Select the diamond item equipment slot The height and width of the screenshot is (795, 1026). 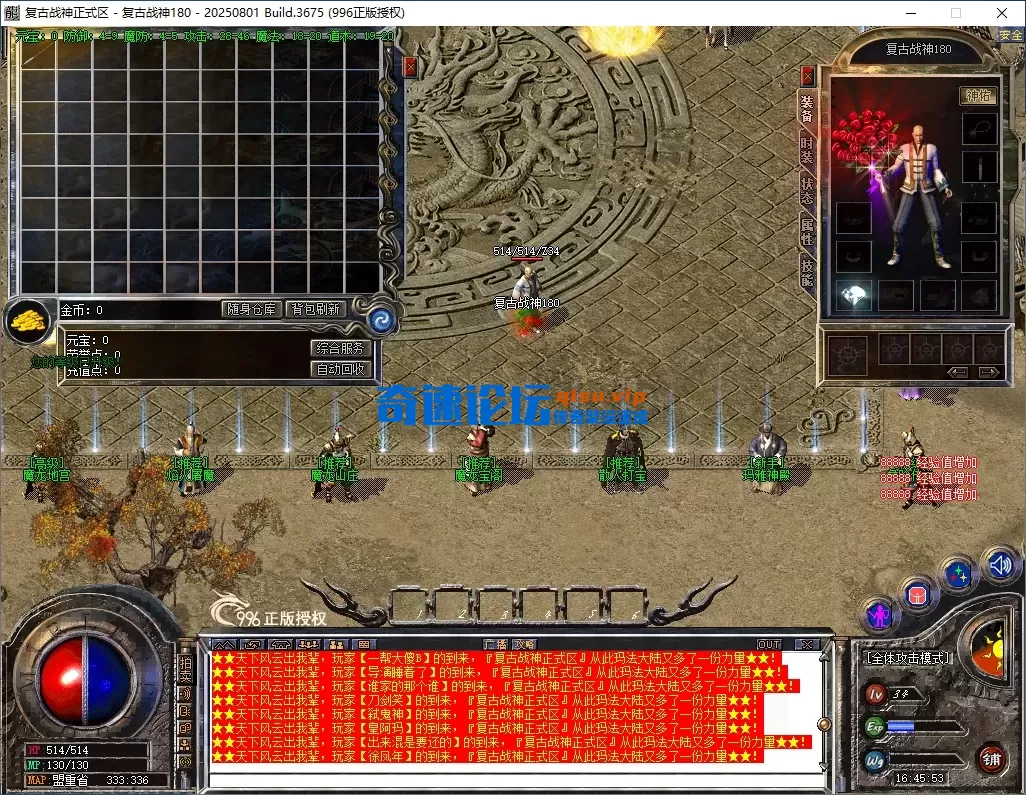pyautogui.click(x=854, y=295)
